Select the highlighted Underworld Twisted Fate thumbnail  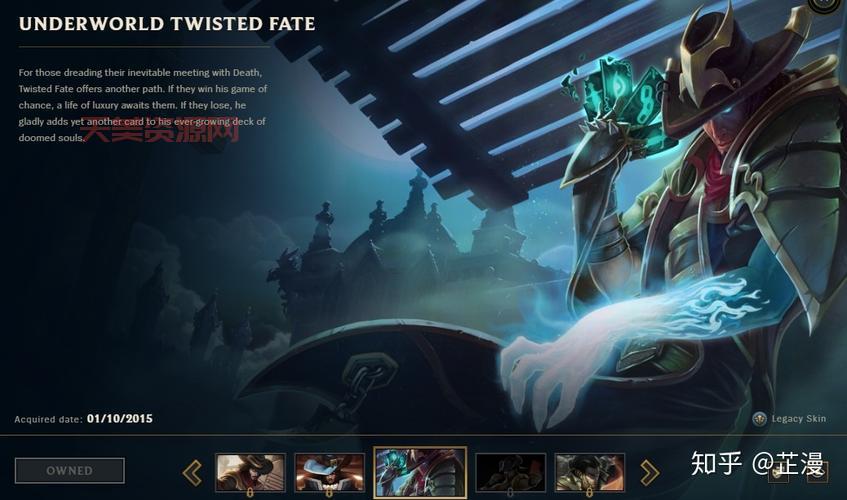420,472
